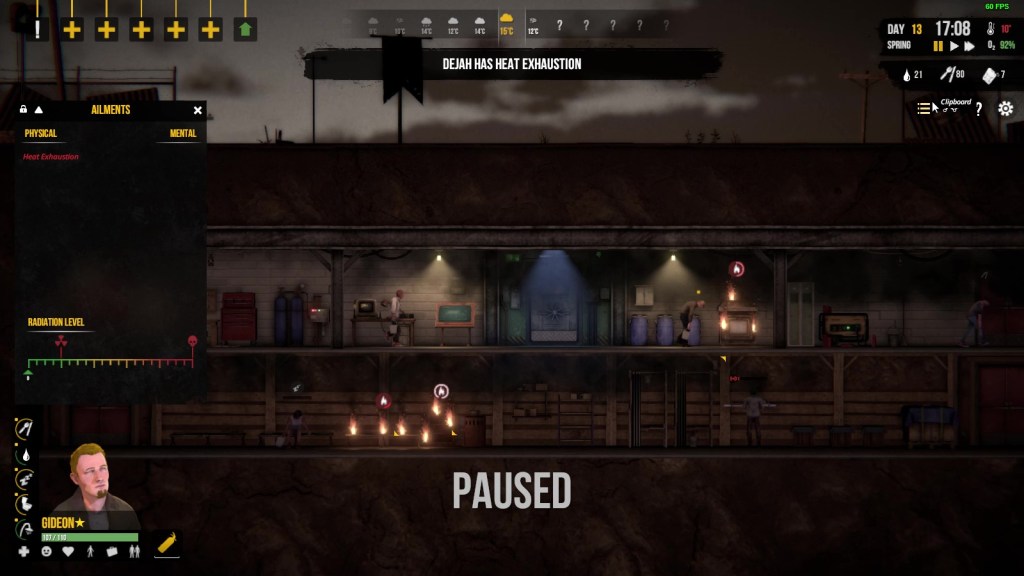The height and width of the screenshot is (576, 1024).
Task: Open the question mark help
Action: click(979, 109)
